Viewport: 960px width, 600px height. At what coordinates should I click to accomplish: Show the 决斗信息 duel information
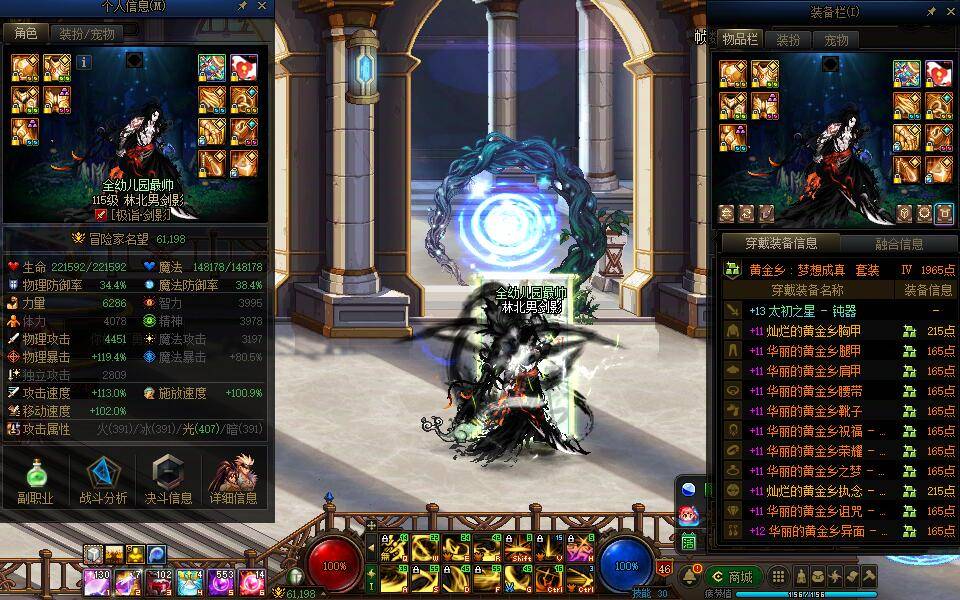click(x=167, y=480)
